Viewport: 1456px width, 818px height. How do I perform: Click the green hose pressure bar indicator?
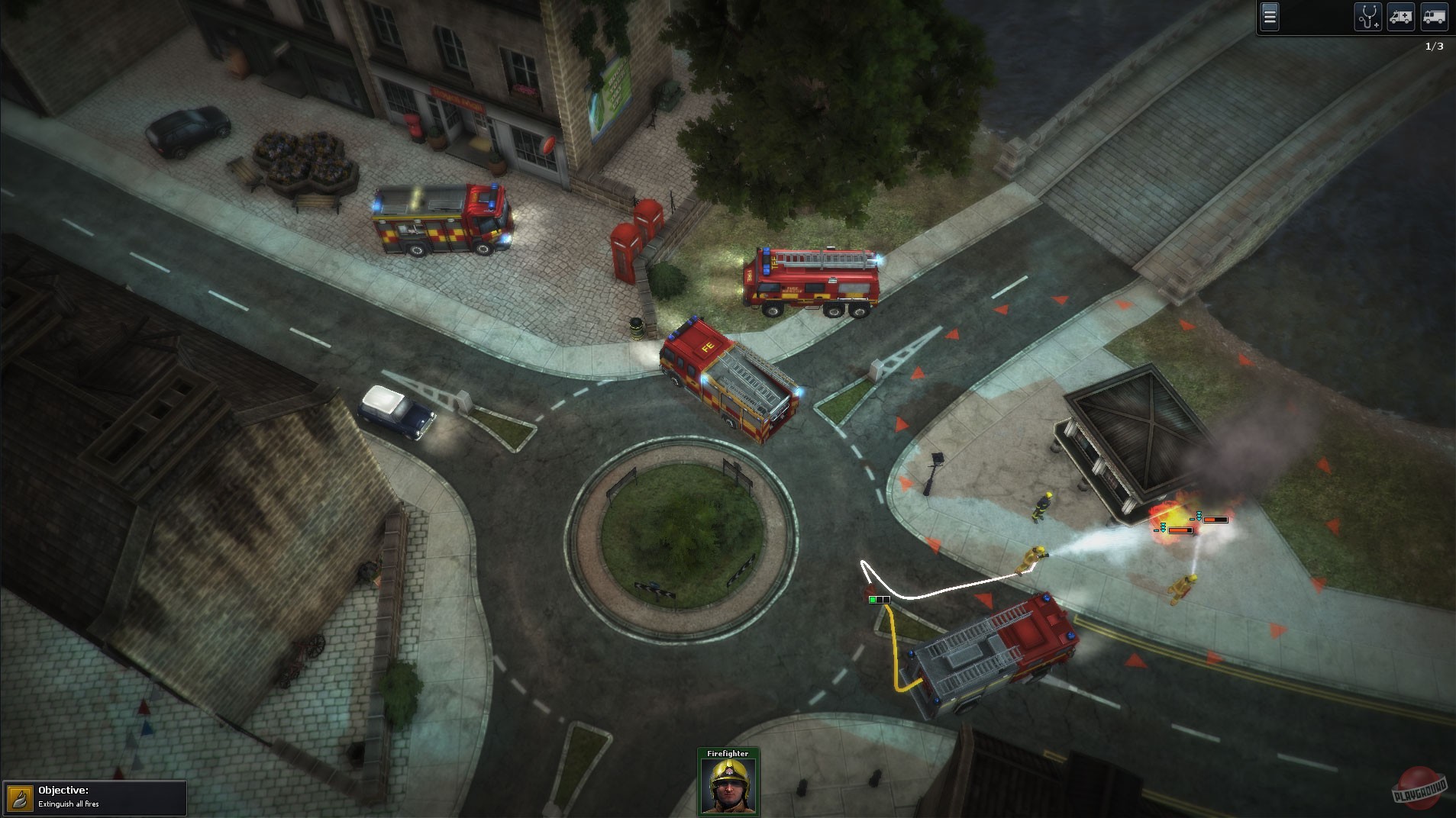878,600
